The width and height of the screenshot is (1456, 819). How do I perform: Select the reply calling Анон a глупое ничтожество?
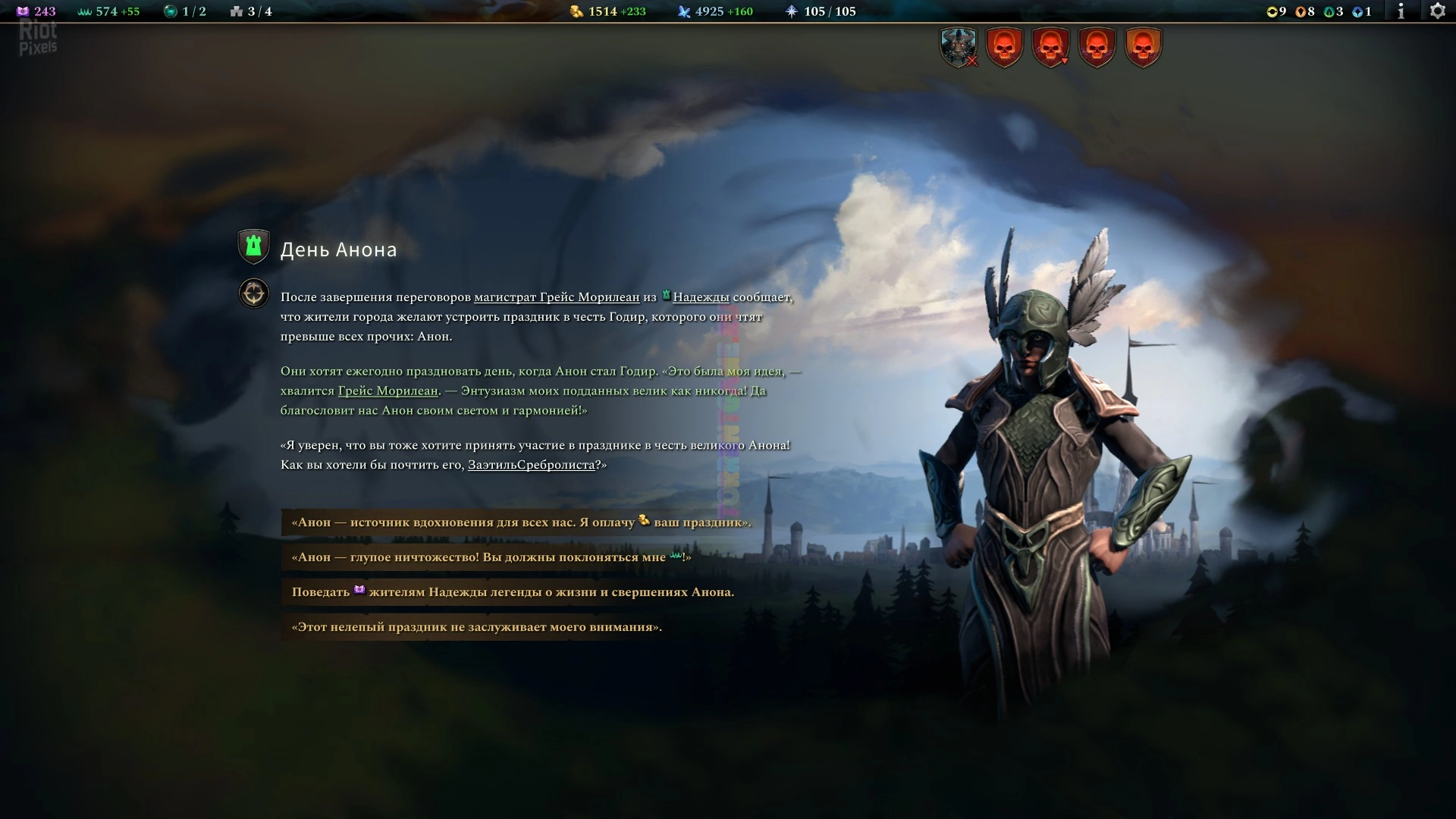pyautogui.click(x=491, y=557)
